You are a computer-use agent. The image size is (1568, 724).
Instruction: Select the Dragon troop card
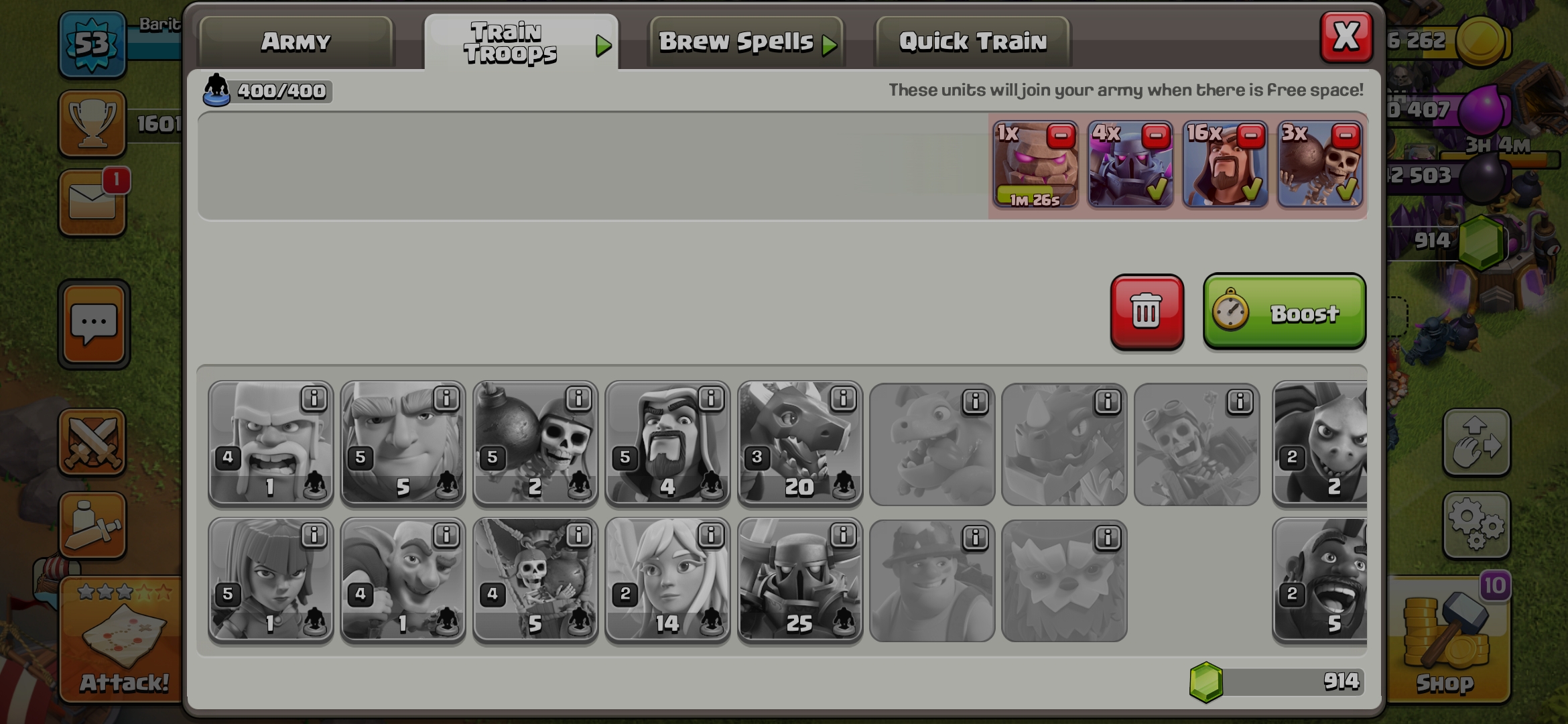799,442
